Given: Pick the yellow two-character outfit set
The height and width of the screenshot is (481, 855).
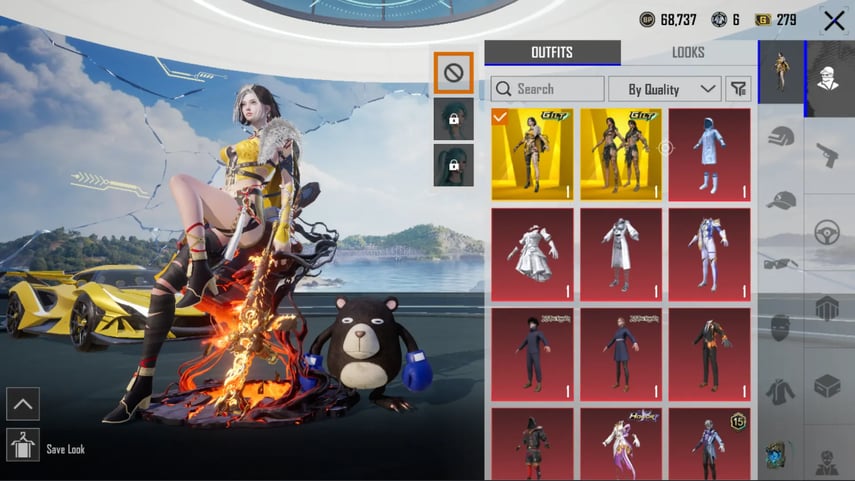Looking at the screenshot, I should pos(621,154).
